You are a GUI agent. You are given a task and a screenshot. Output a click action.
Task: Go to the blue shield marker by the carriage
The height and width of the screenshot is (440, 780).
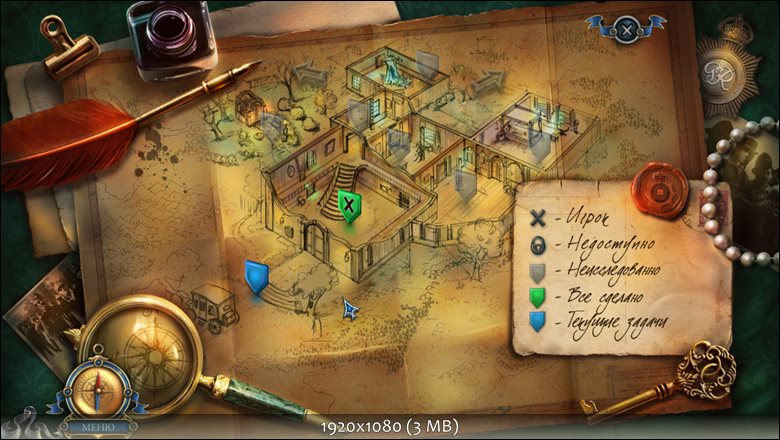point(257,275)
